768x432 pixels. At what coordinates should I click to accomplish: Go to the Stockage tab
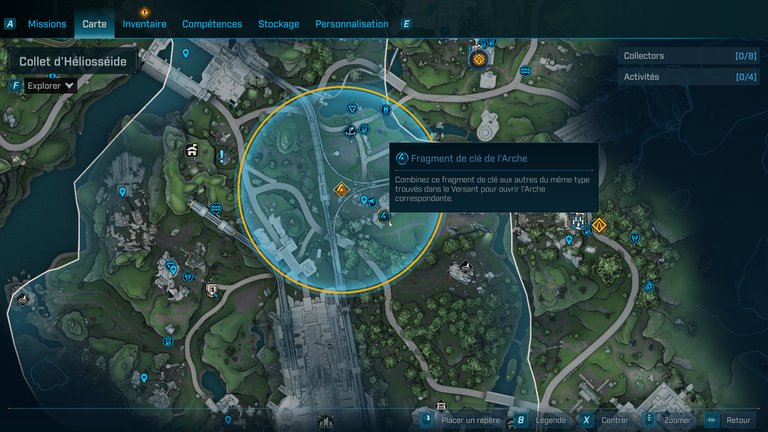tap(278, 24)
